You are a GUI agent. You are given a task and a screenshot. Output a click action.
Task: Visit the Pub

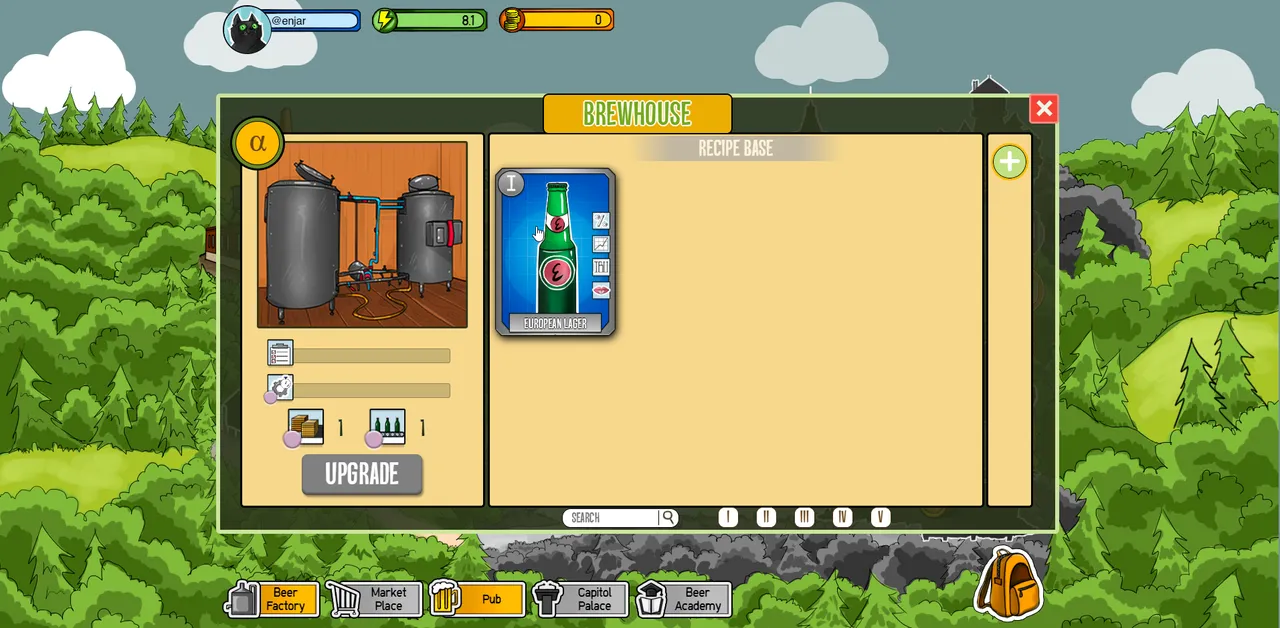point(478,599)
